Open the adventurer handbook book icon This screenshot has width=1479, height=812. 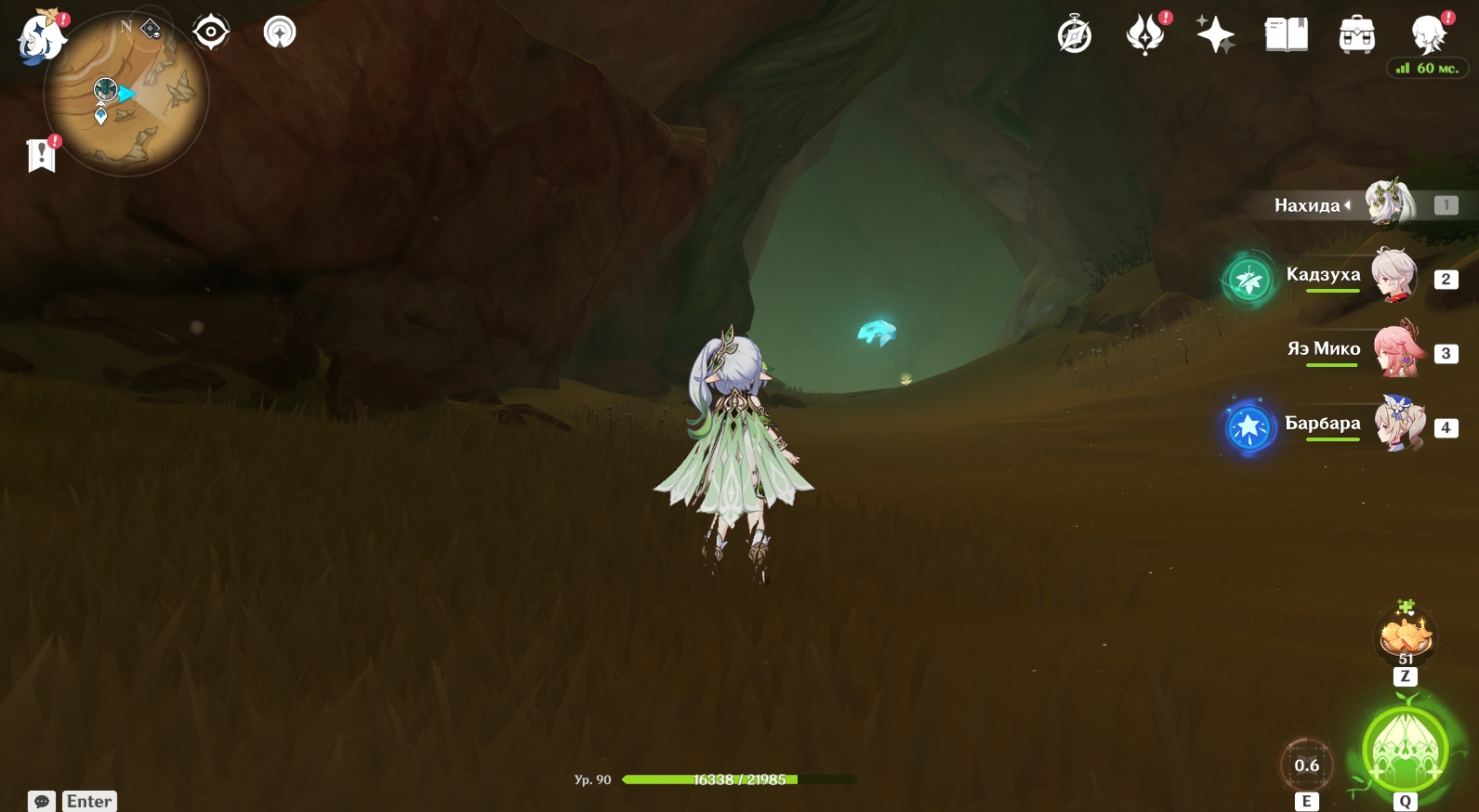(1287, 36)
